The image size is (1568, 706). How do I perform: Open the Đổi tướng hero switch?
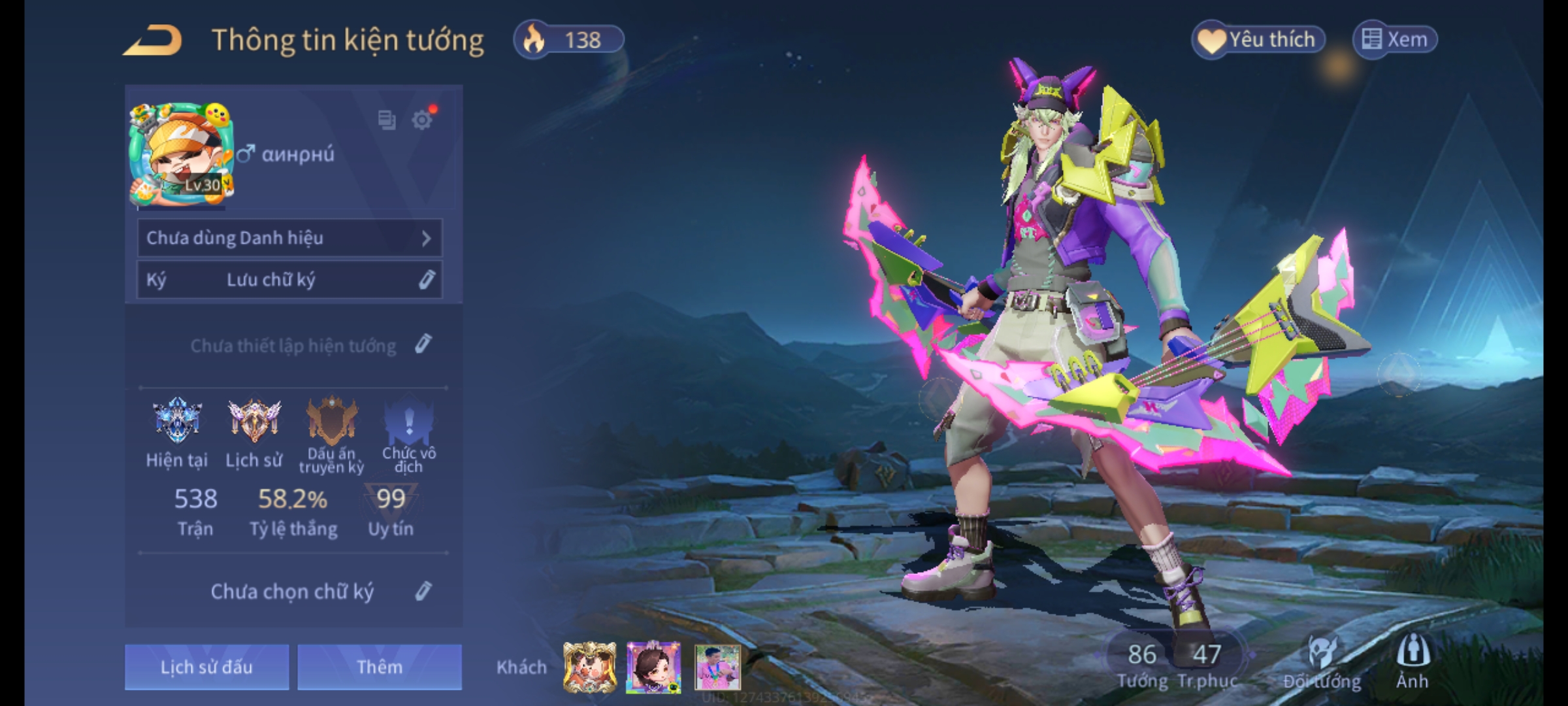(1322, 662)
